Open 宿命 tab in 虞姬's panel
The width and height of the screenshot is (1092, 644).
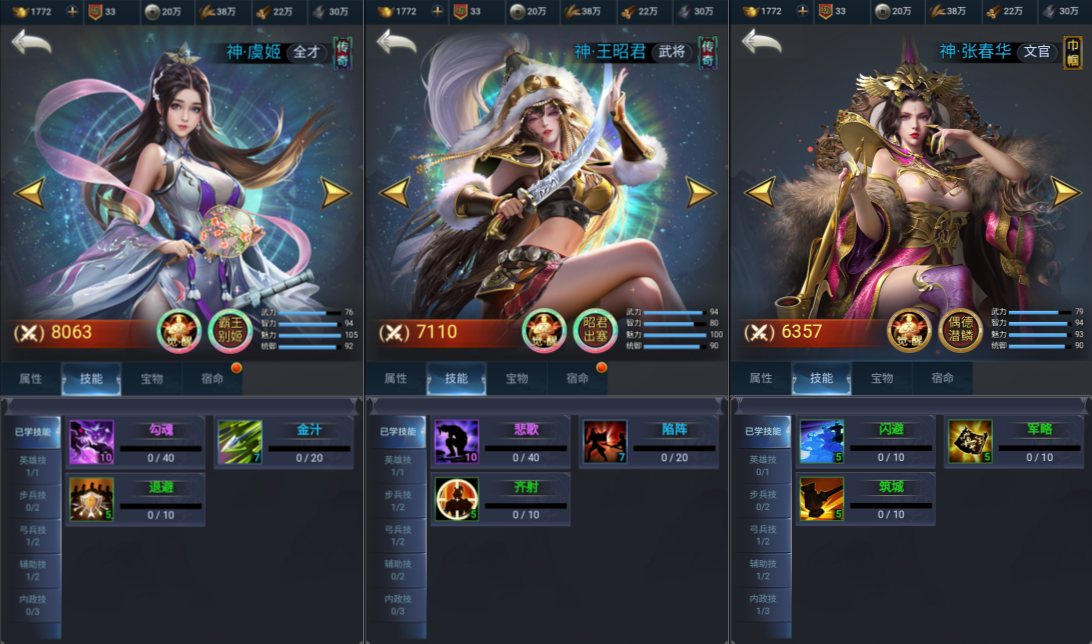(212, 378)
